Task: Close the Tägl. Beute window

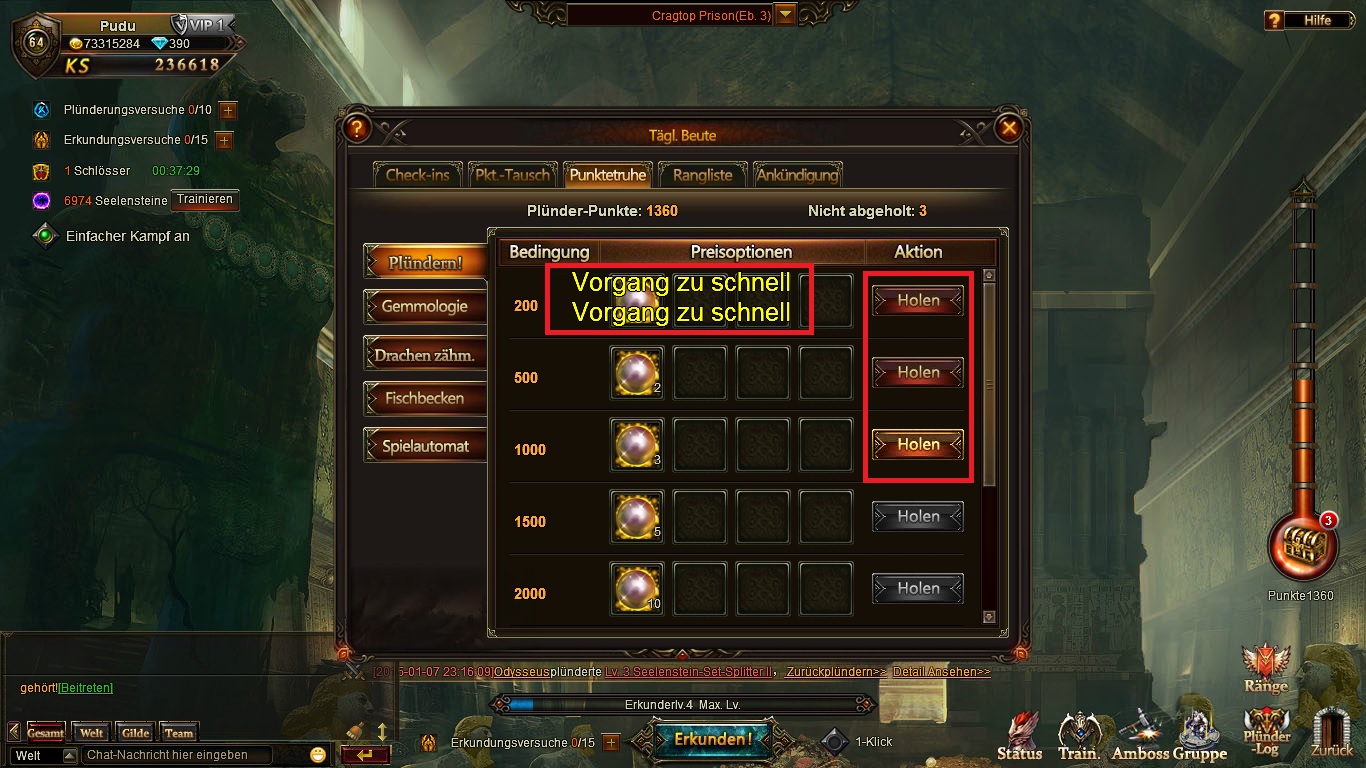Action: (x=1009, y=129)
